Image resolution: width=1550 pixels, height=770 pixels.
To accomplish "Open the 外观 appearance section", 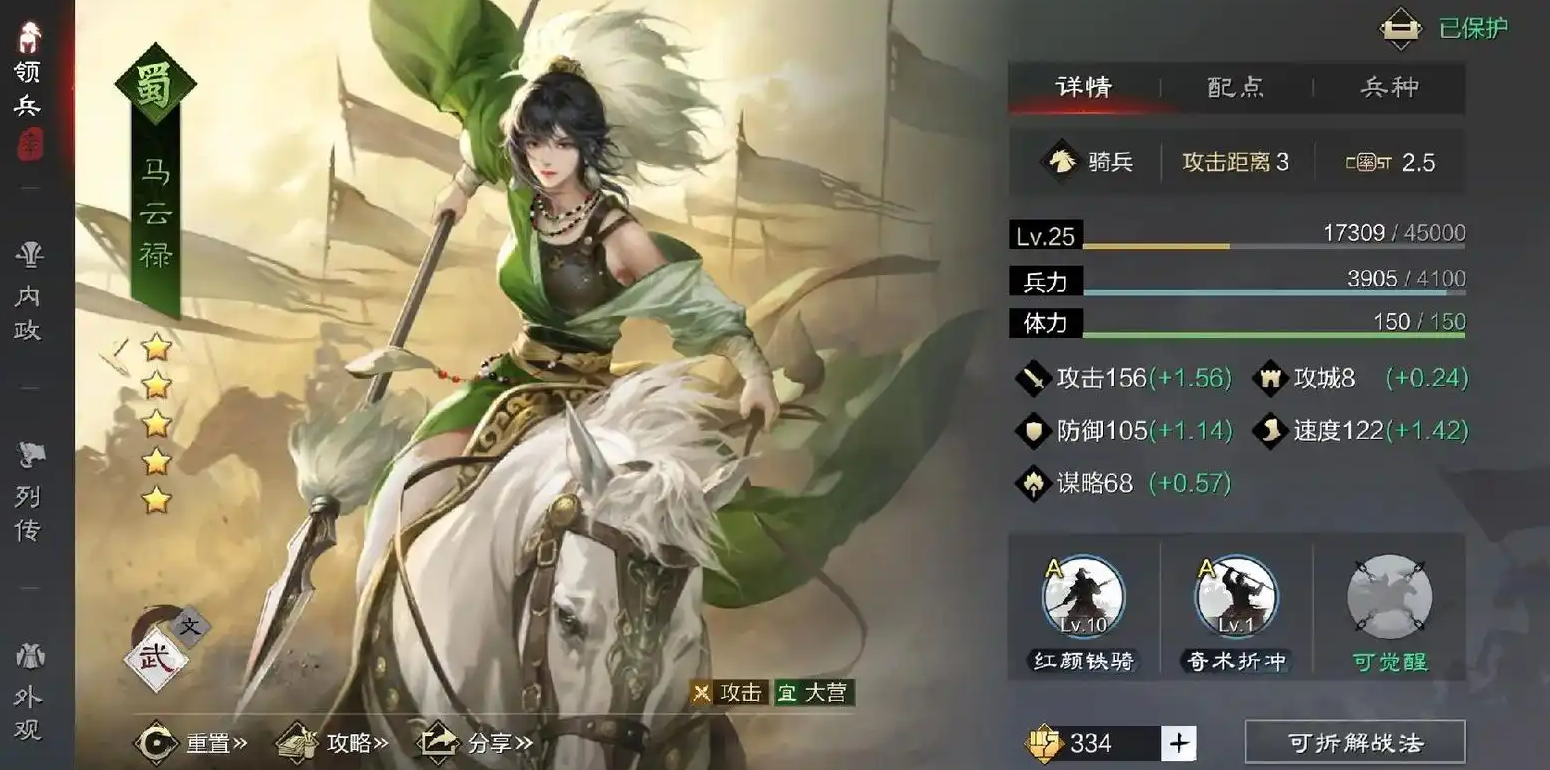I will coord(28,690).
